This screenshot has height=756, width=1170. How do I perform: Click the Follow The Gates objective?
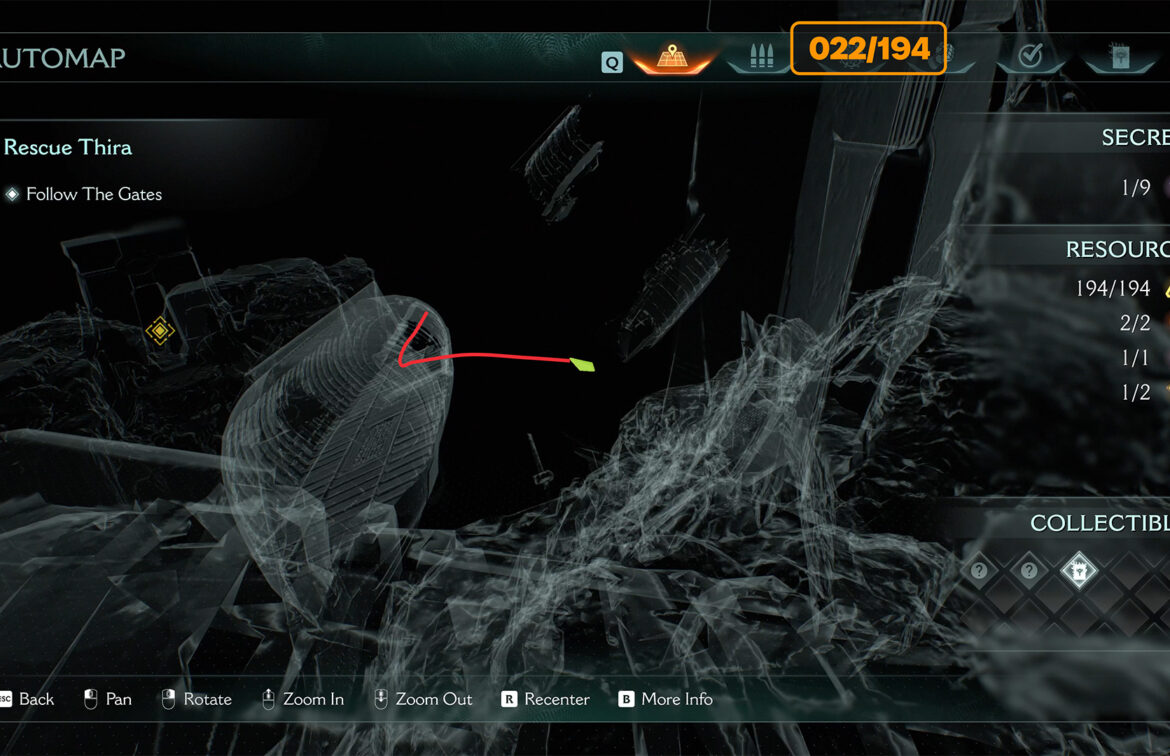tap(94, 194)
